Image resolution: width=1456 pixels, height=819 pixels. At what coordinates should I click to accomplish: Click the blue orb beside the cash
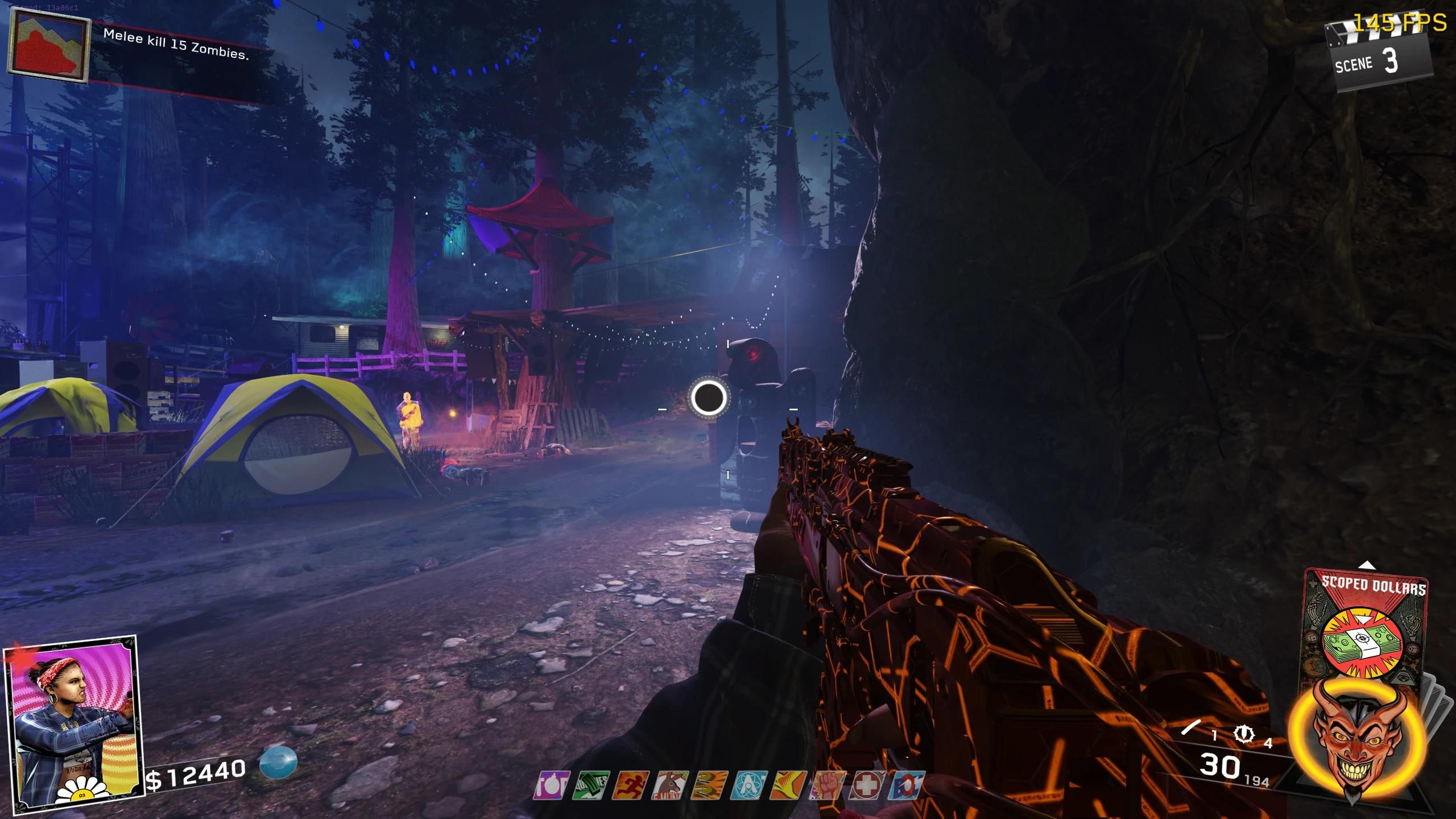point(279,762)
